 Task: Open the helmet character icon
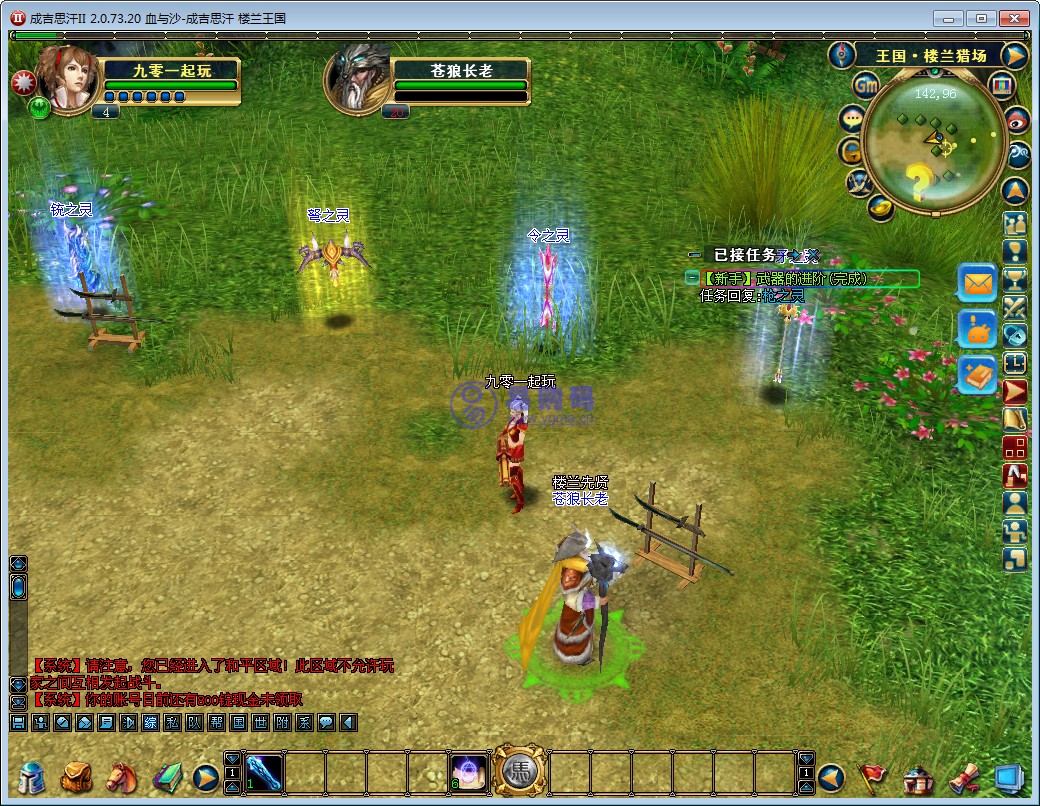coord(33,777)
